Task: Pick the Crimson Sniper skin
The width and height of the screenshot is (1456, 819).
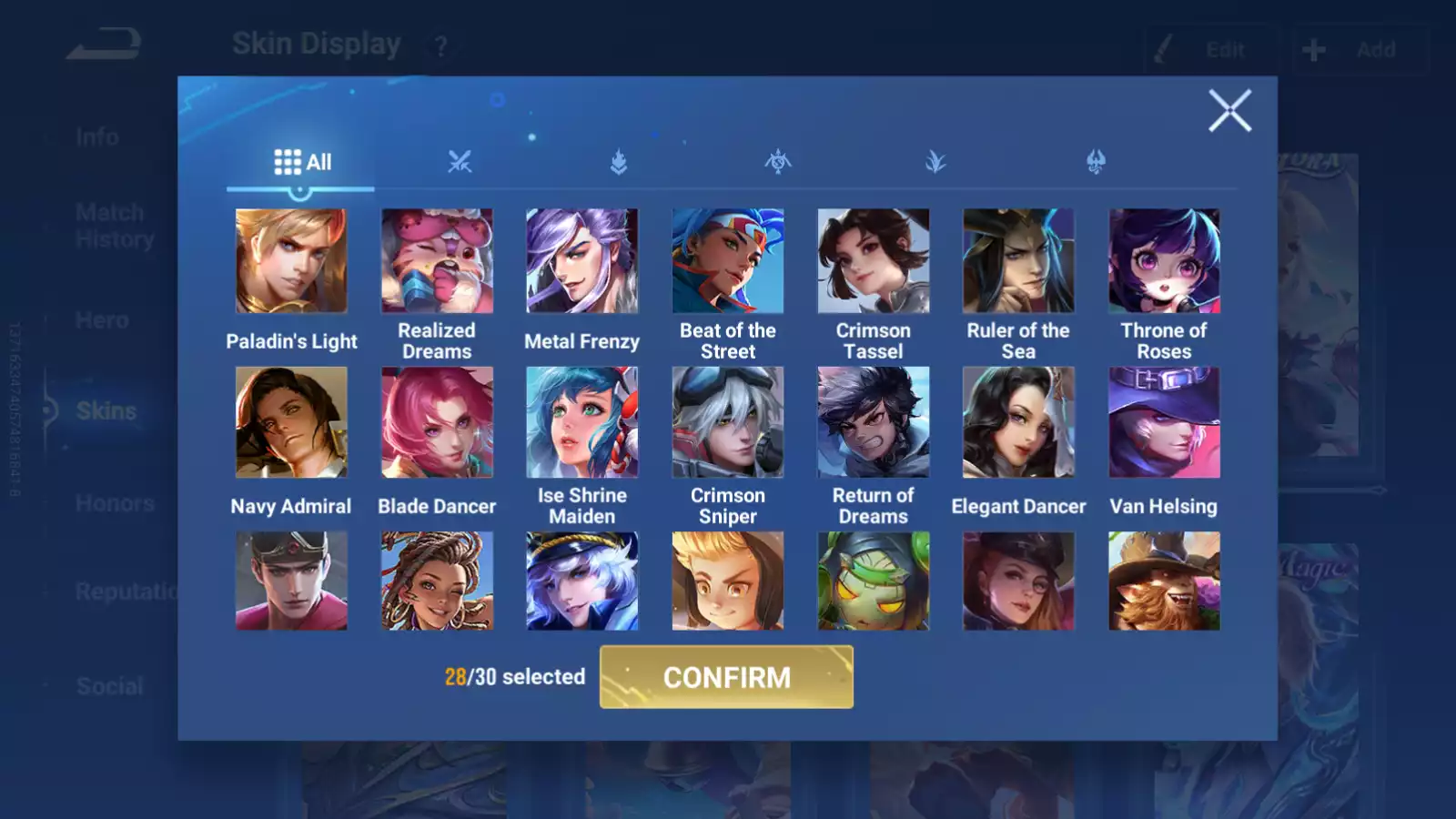Action: pos(728,422)
